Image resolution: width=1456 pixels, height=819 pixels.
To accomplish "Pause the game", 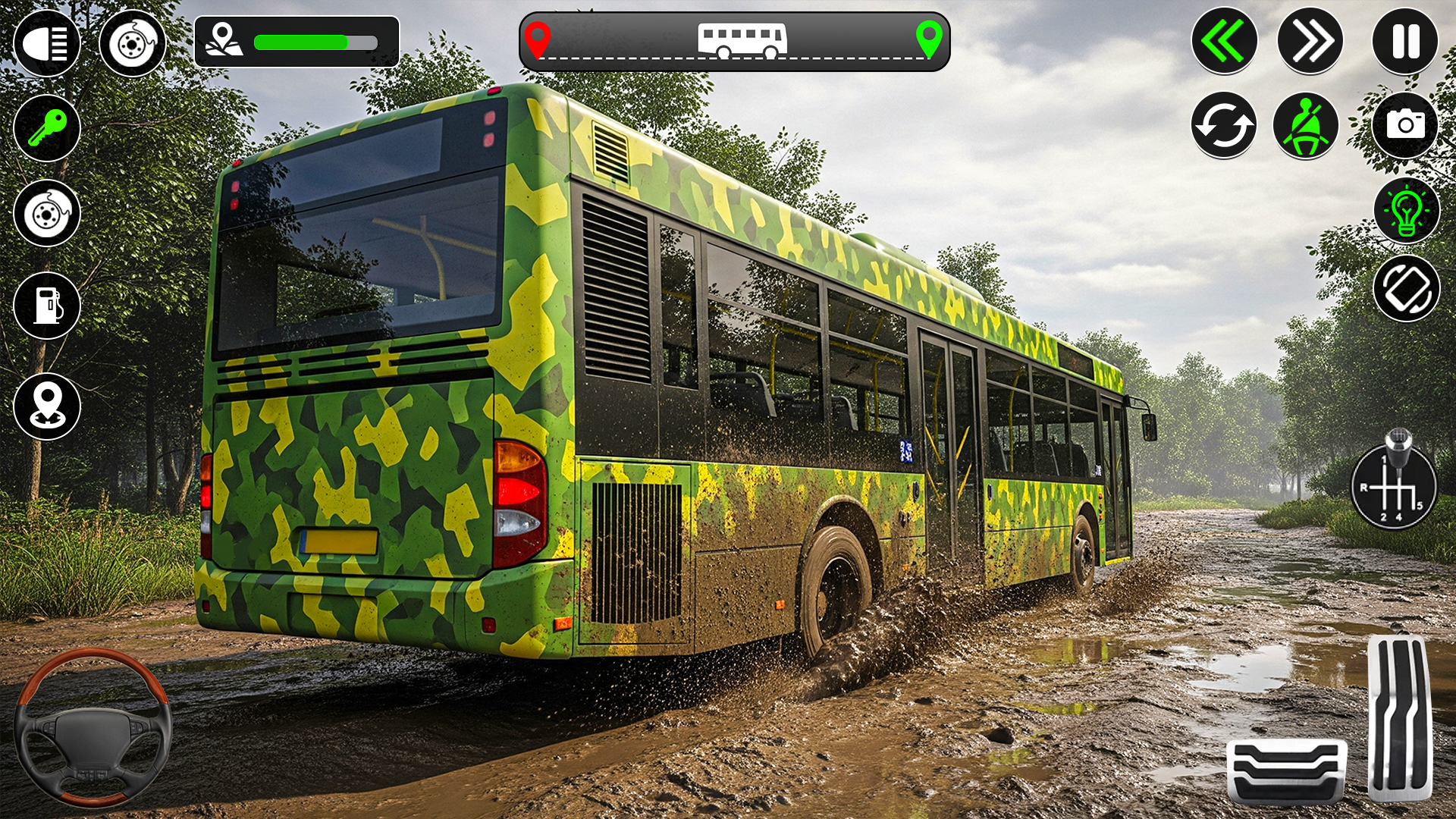I will pyautogui.click(x=1405, y=41).
